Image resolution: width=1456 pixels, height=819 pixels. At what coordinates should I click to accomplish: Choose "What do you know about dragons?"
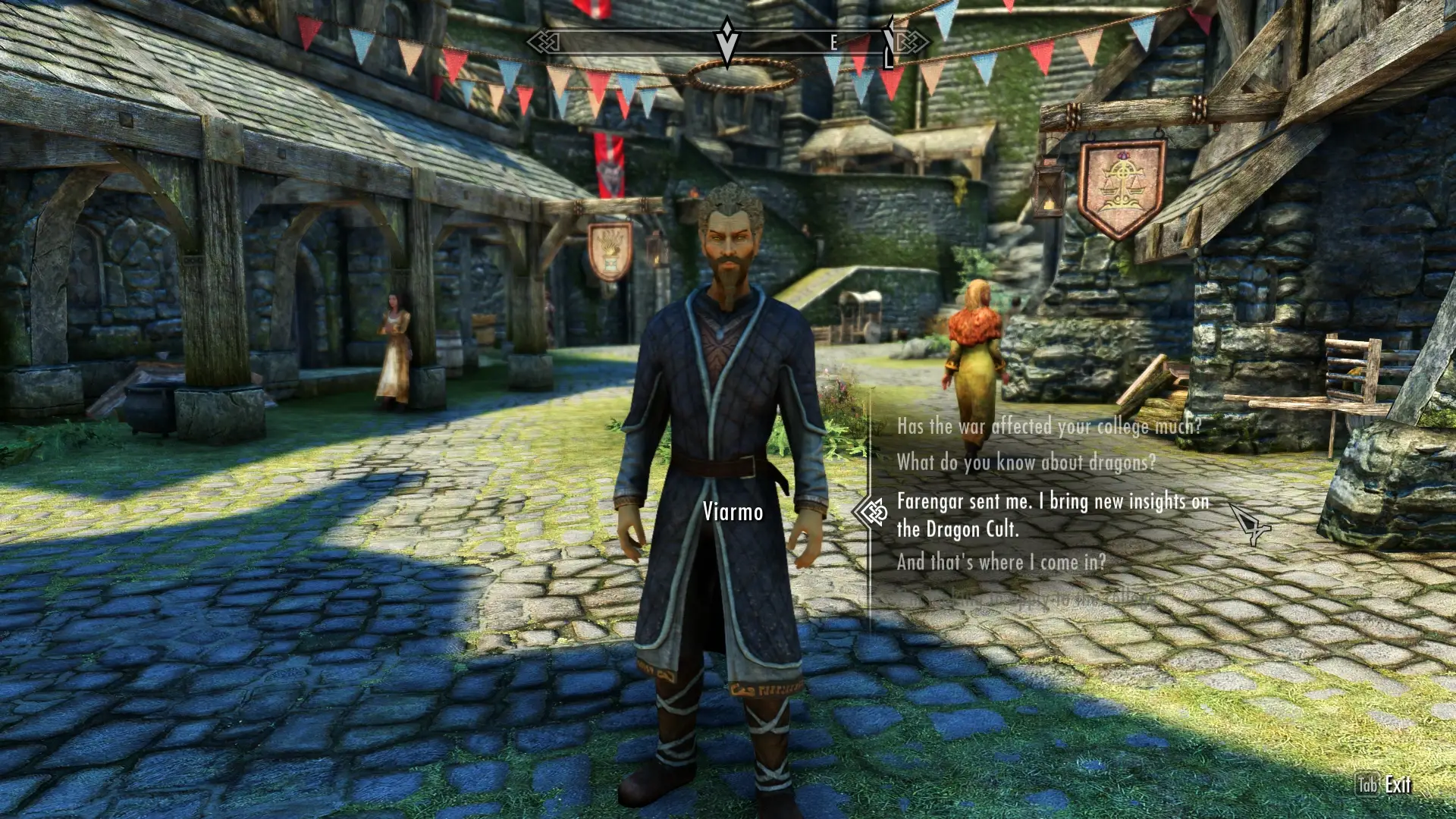pyautogui.click(x=1026, y=462)
